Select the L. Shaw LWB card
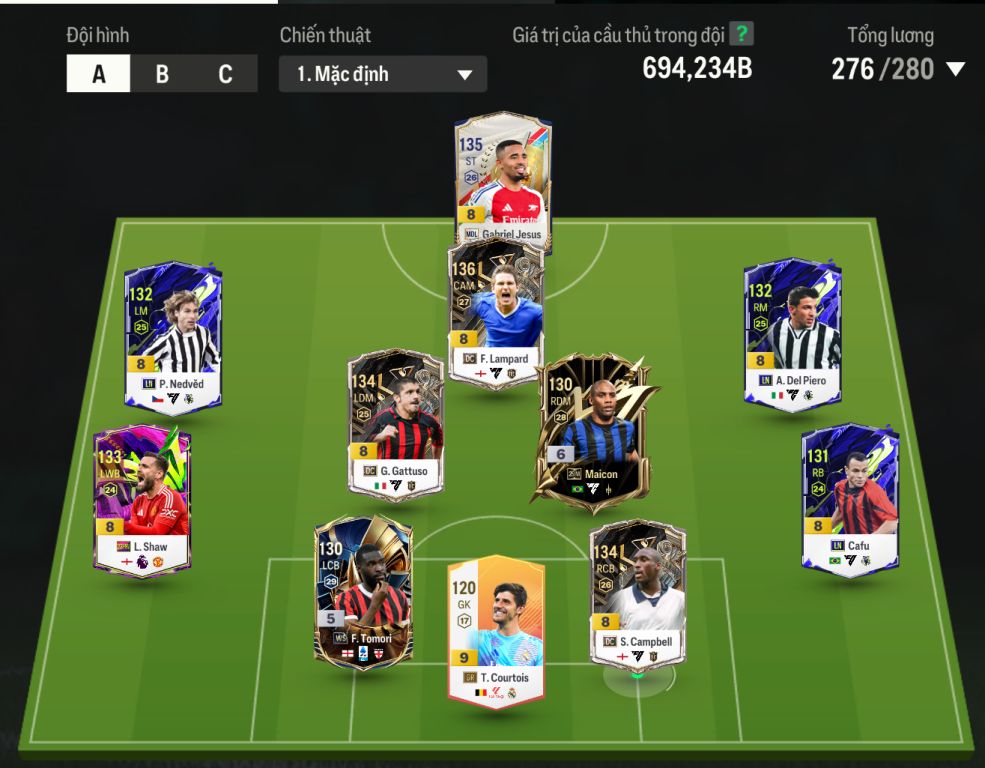The height and width of the screenshot is (768, 985). (141, 498)
